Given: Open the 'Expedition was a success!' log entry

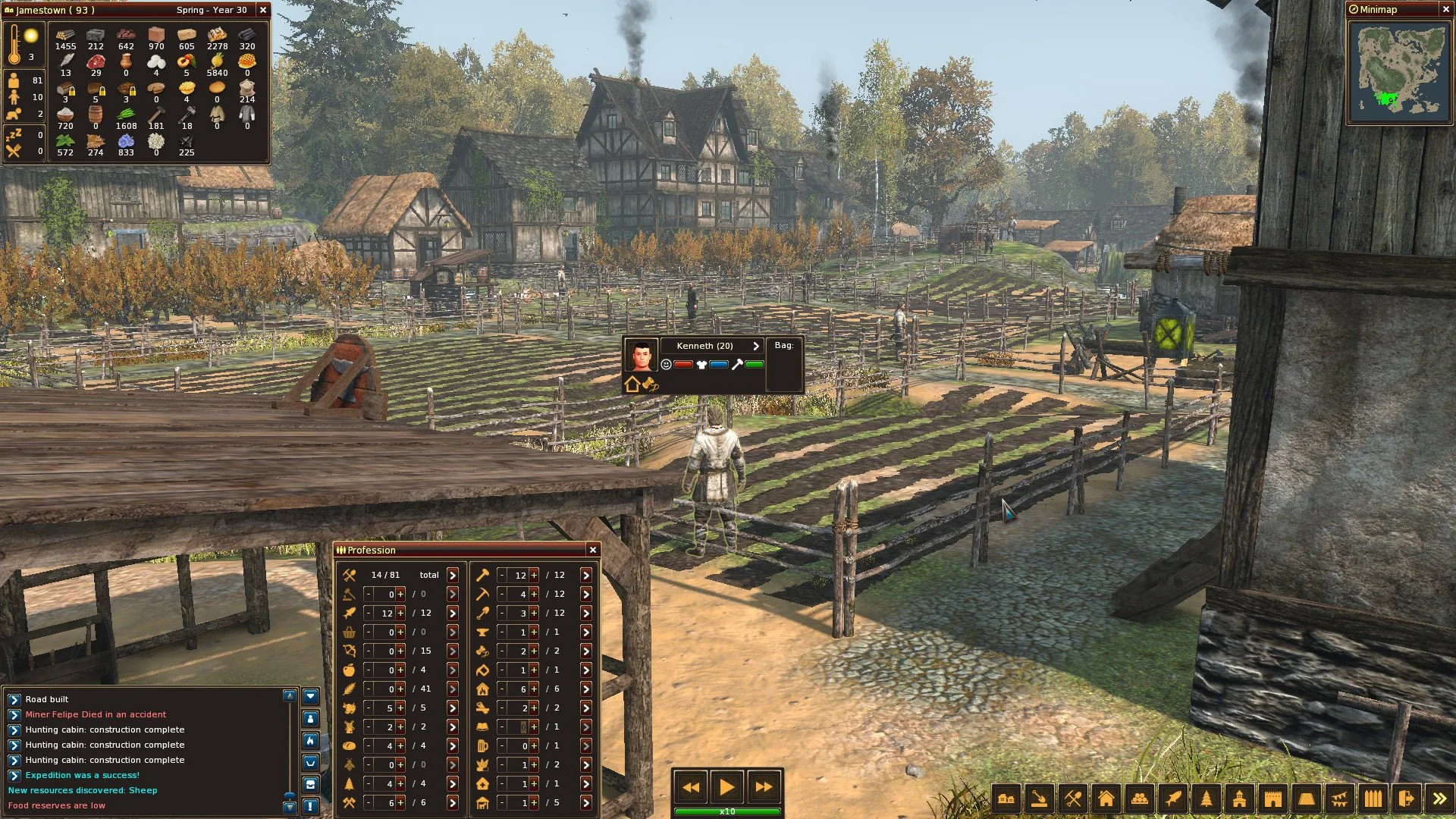Looking at the screenshot, I should 82,775.
